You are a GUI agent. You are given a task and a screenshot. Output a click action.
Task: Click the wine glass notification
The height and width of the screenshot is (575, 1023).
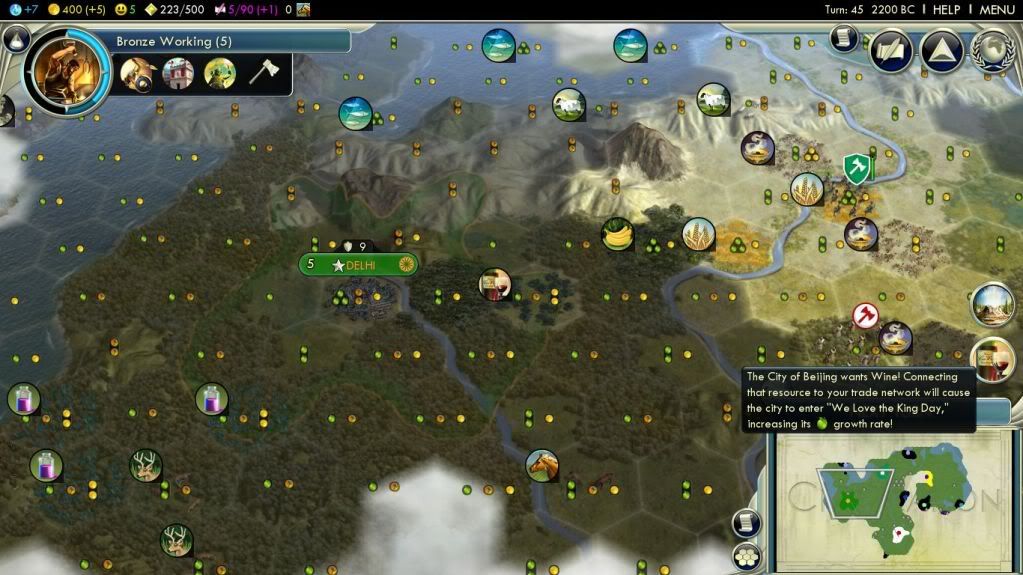tap(992, 357)
